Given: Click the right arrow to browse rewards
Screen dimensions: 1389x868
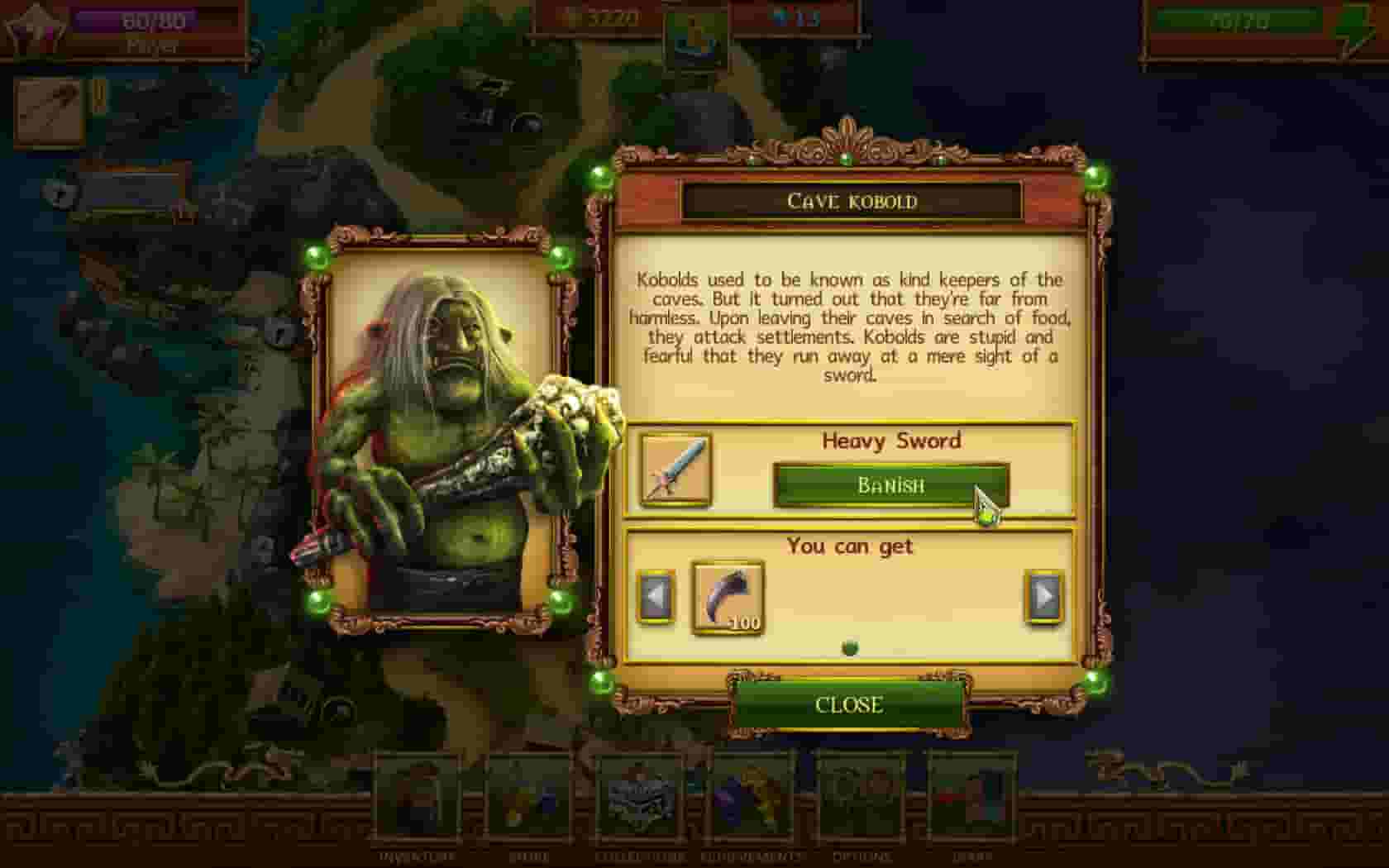Looking at the screenshot, I should (1043, 597).
